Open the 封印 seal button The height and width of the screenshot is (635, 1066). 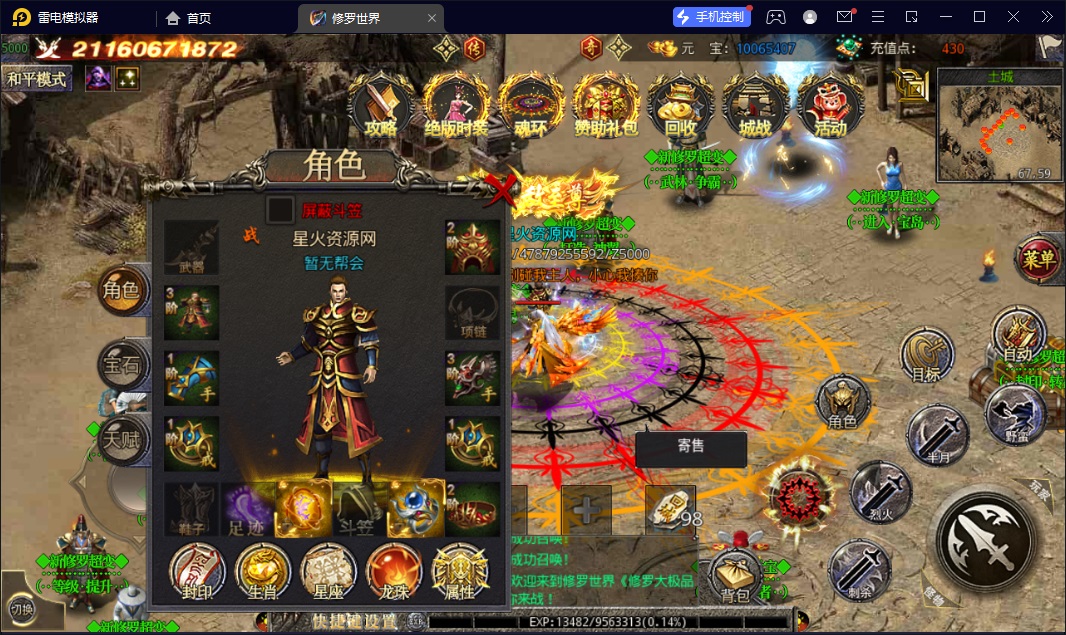click(x=196, y=572)
